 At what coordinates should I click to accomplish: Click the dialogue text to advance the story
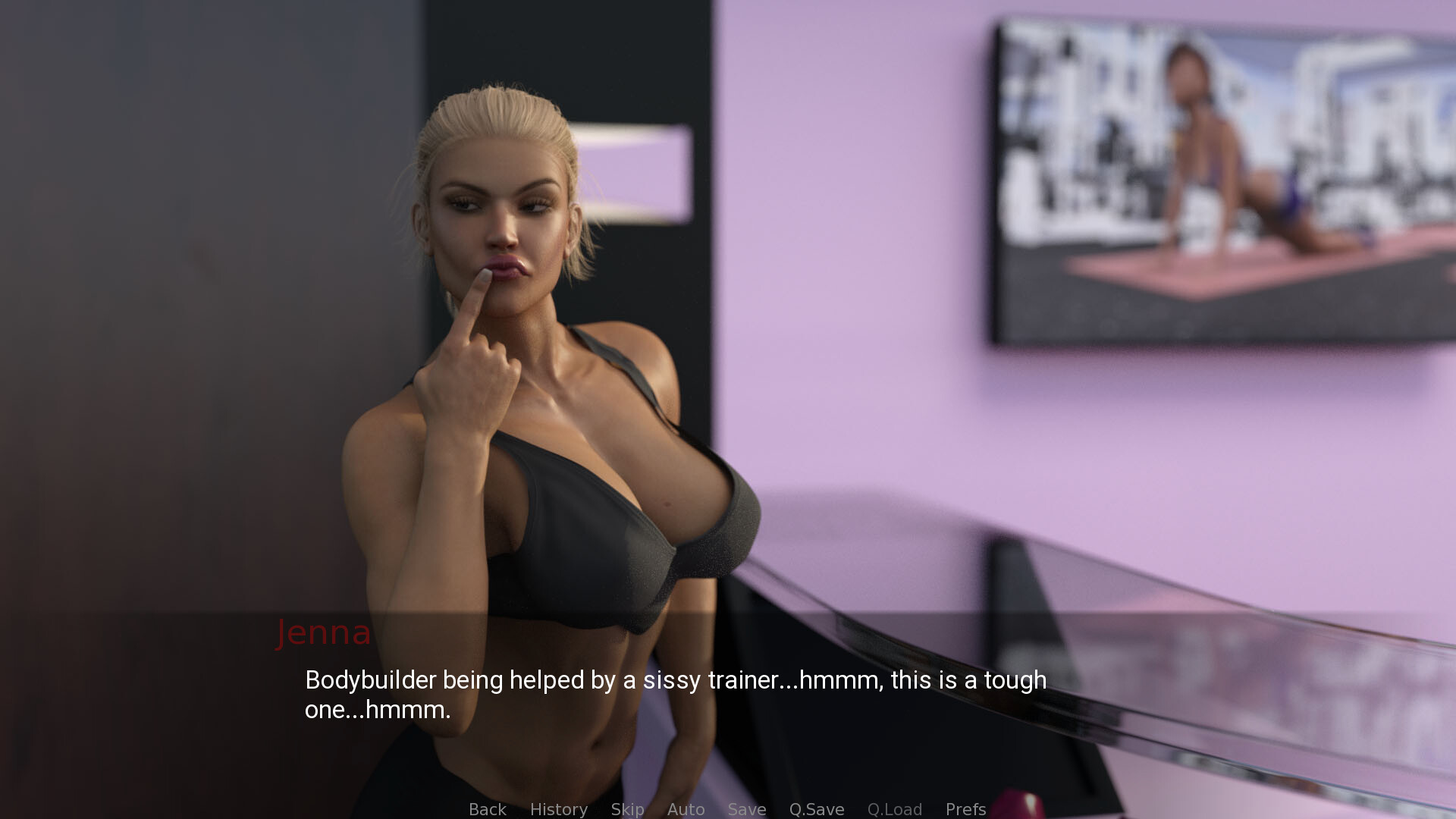(x=675, y=695)
